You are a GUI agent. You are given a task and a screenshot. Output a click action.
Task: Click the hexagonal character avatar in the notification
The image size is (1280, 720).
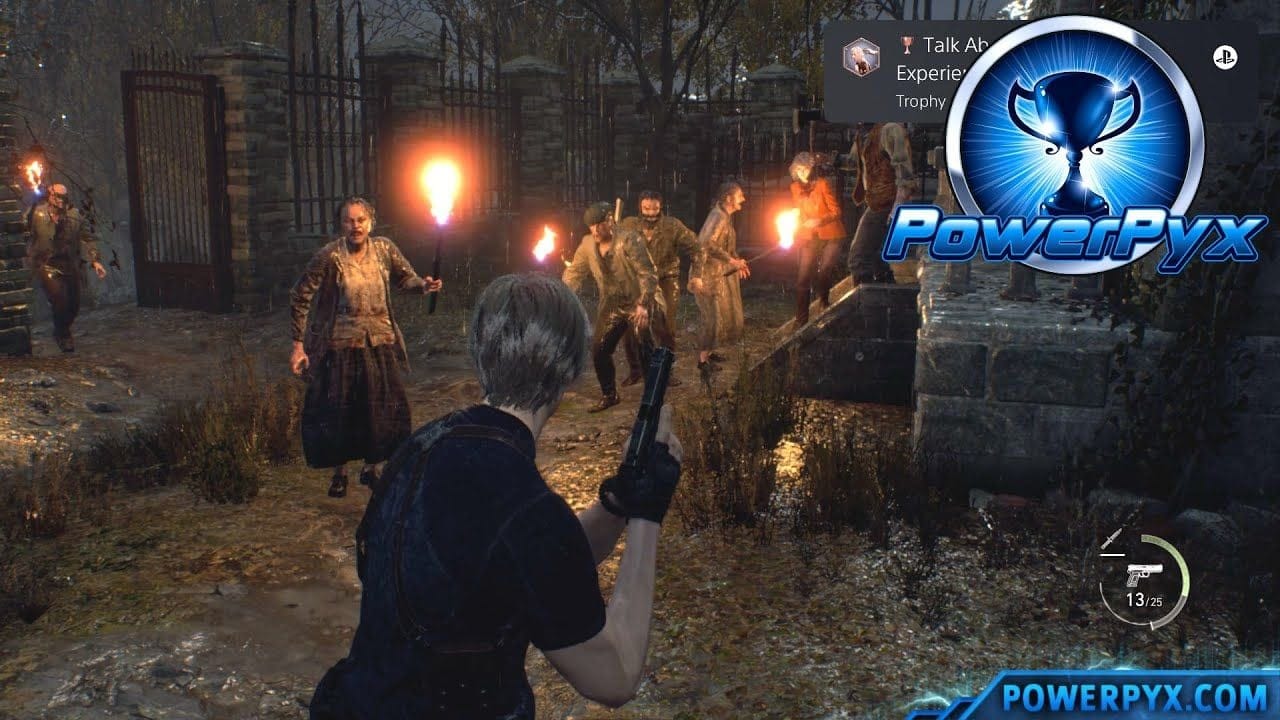click(x=862, y=58)
